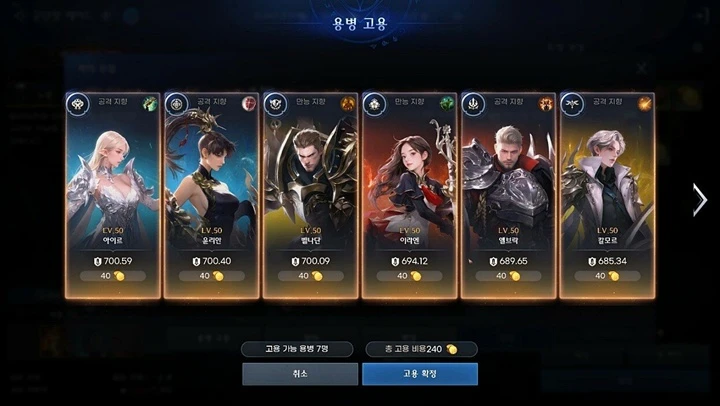The width and height of the screenshot is (720, 406).
Task: Select the mercenary card with power 694.12
Action: coord(409,190)
